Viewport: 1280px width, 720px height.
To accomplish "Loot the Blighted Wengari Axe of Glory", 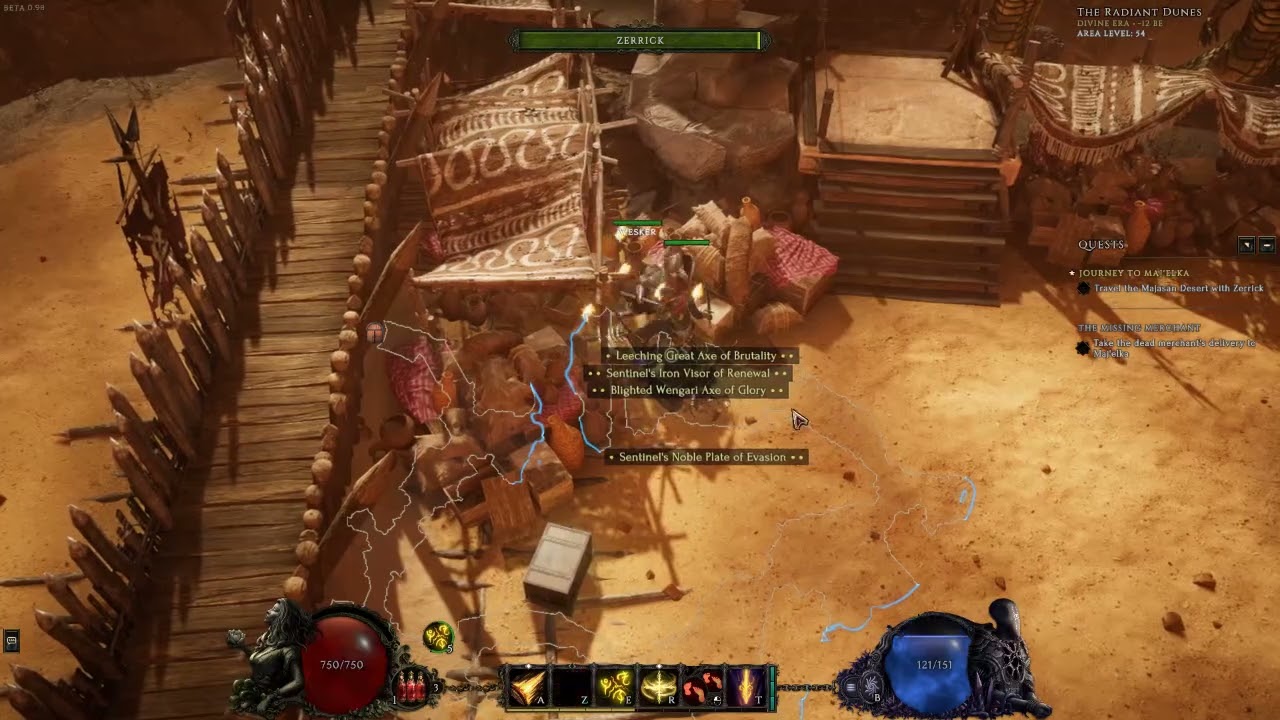I will click(688, 390).
